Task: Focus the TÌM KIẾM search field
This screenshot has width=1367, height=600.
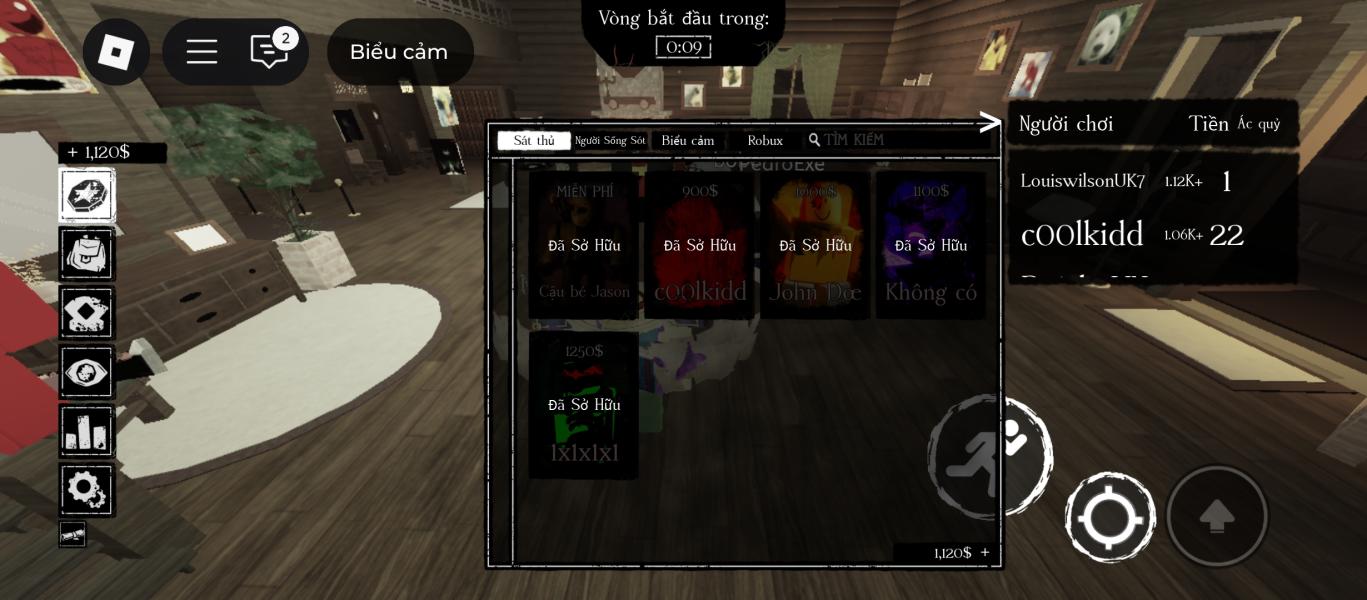Action: [x=900, y=140]
